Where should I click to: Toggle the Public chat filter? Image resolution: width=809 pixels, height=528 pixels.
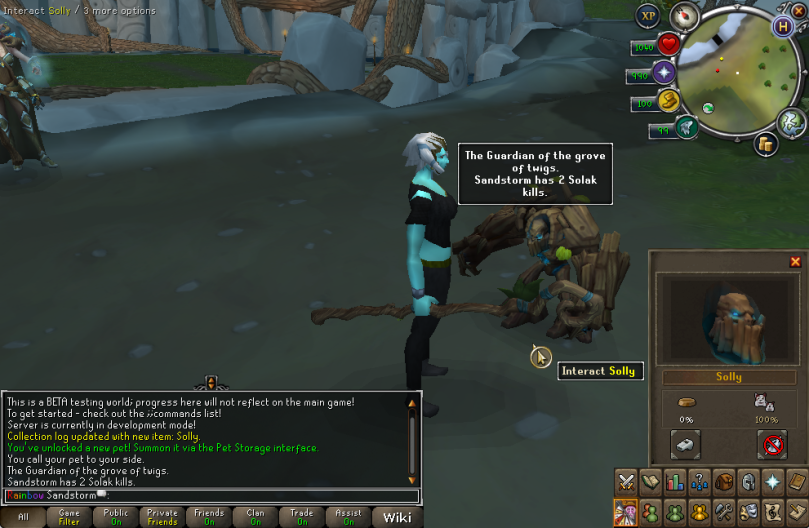coord(116,517)
